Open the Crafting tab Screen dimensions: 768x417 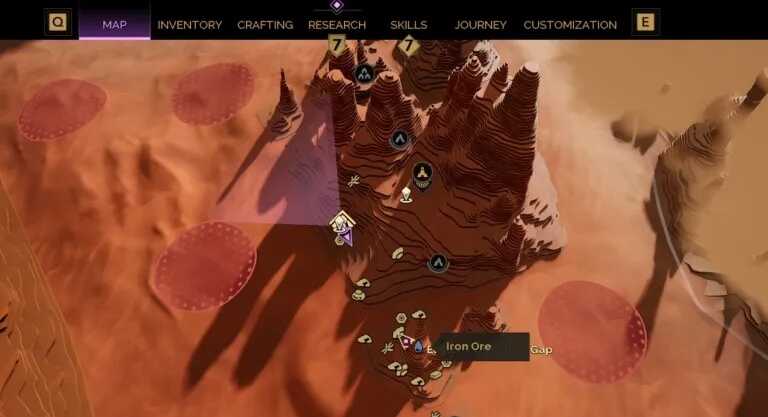tap(265, 24)
